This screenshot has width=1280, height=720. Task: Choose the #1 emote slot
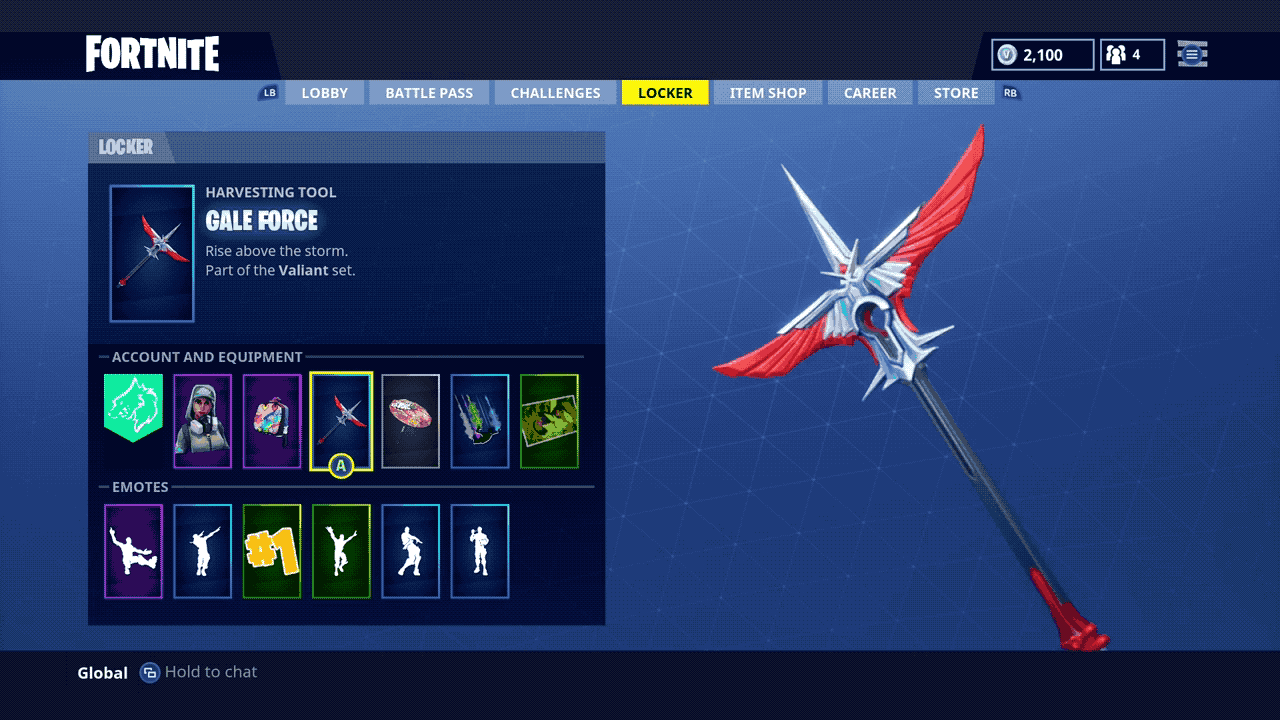coord(272,551)
